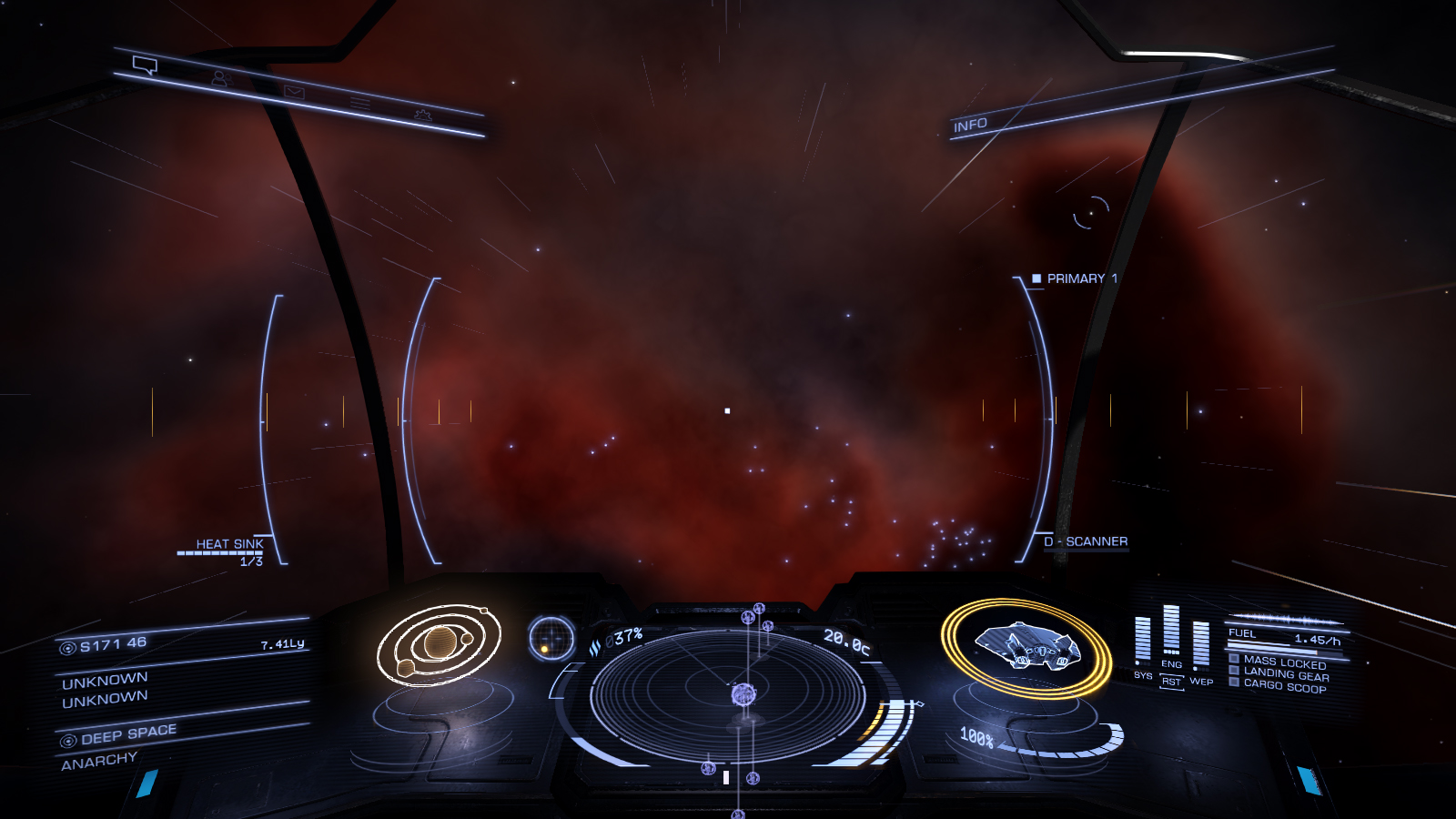
Task: Select the D-Scanner fire group label
Action: [x=1087, y=541]
